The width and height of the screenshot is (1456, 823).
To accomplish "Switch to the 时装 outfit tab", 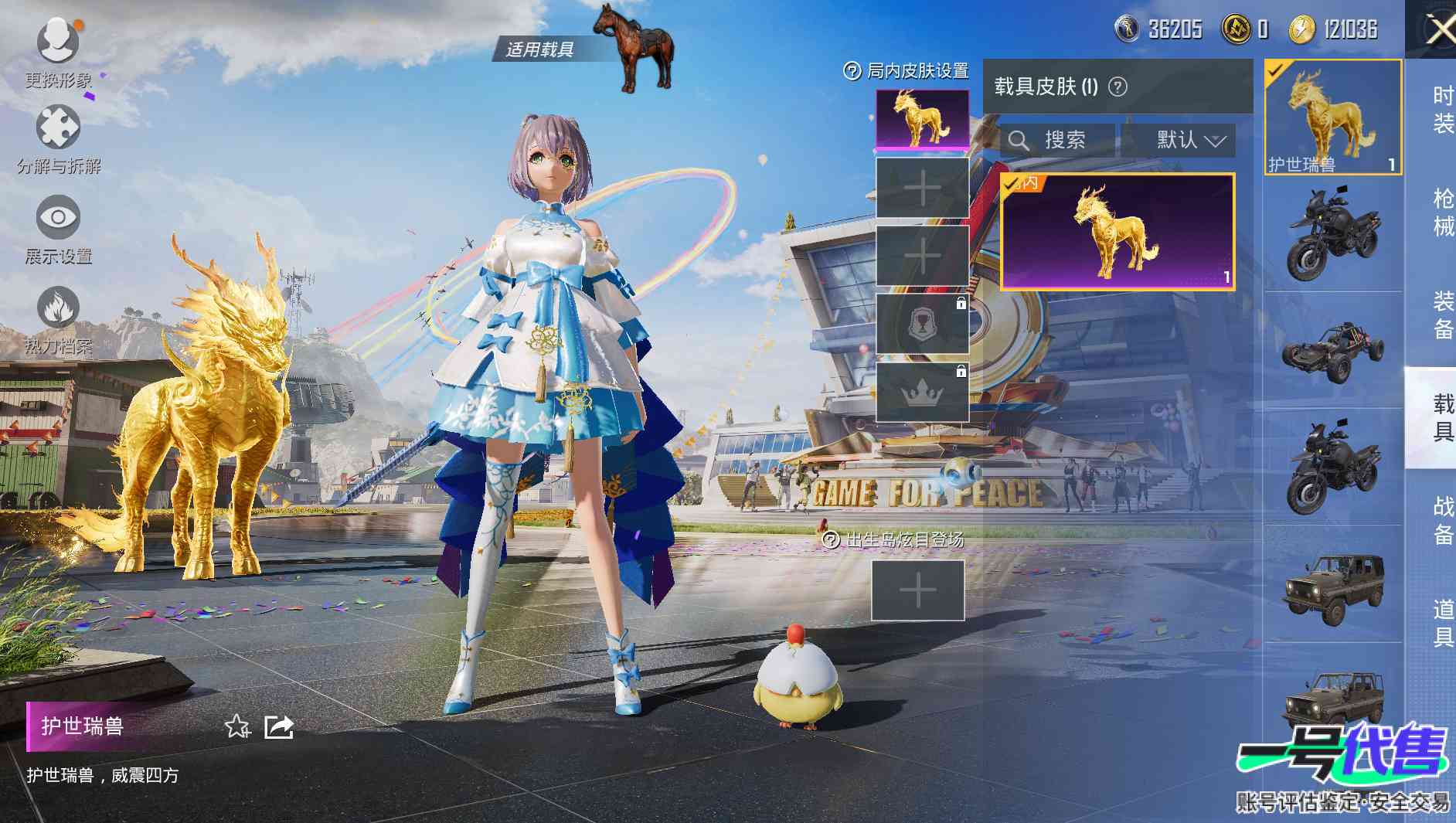I will coord(1442,109).
